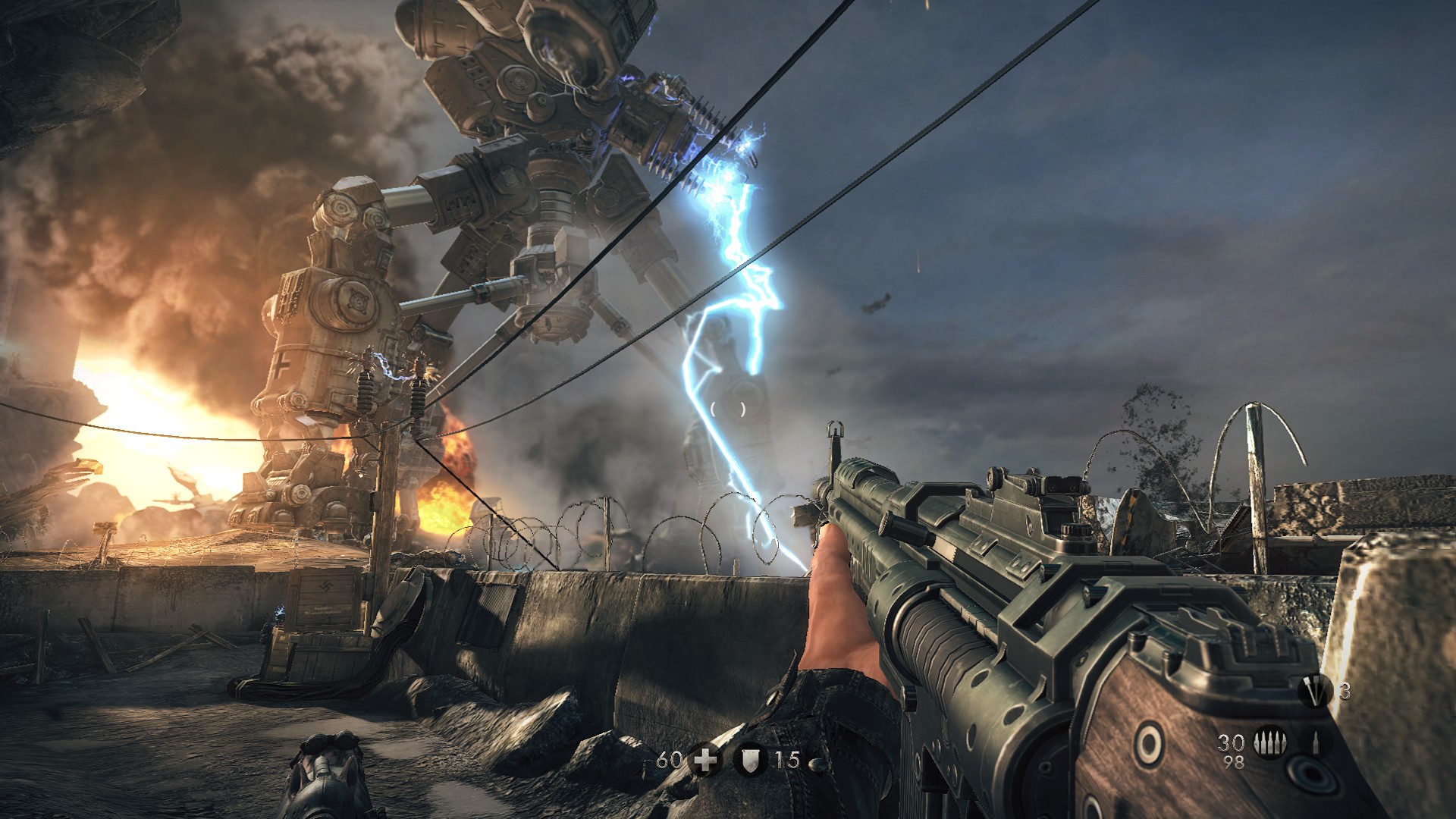Click the armor shield icon
The image size is (1456, 819).
(750, 759)
